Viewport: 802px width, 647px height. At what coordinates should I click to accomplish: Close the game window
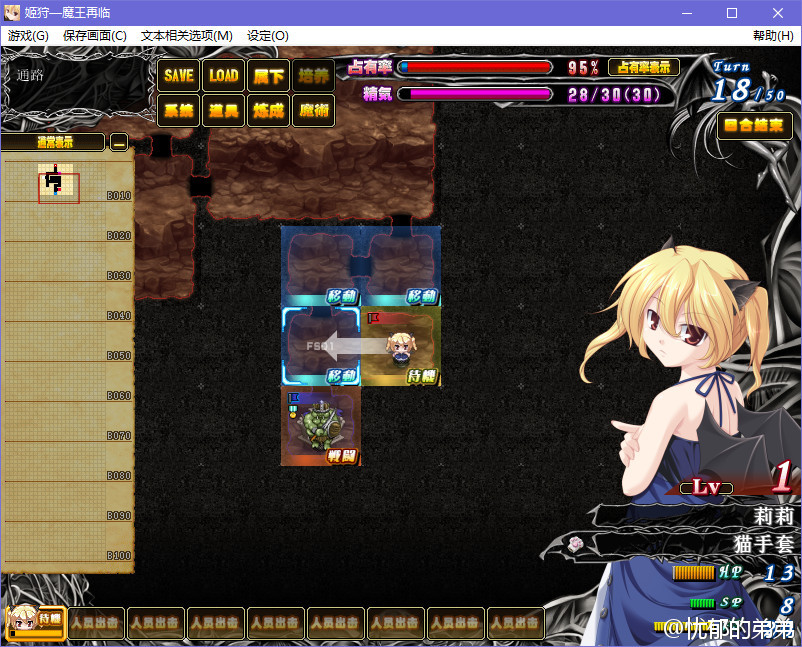[x=778, y=13]
